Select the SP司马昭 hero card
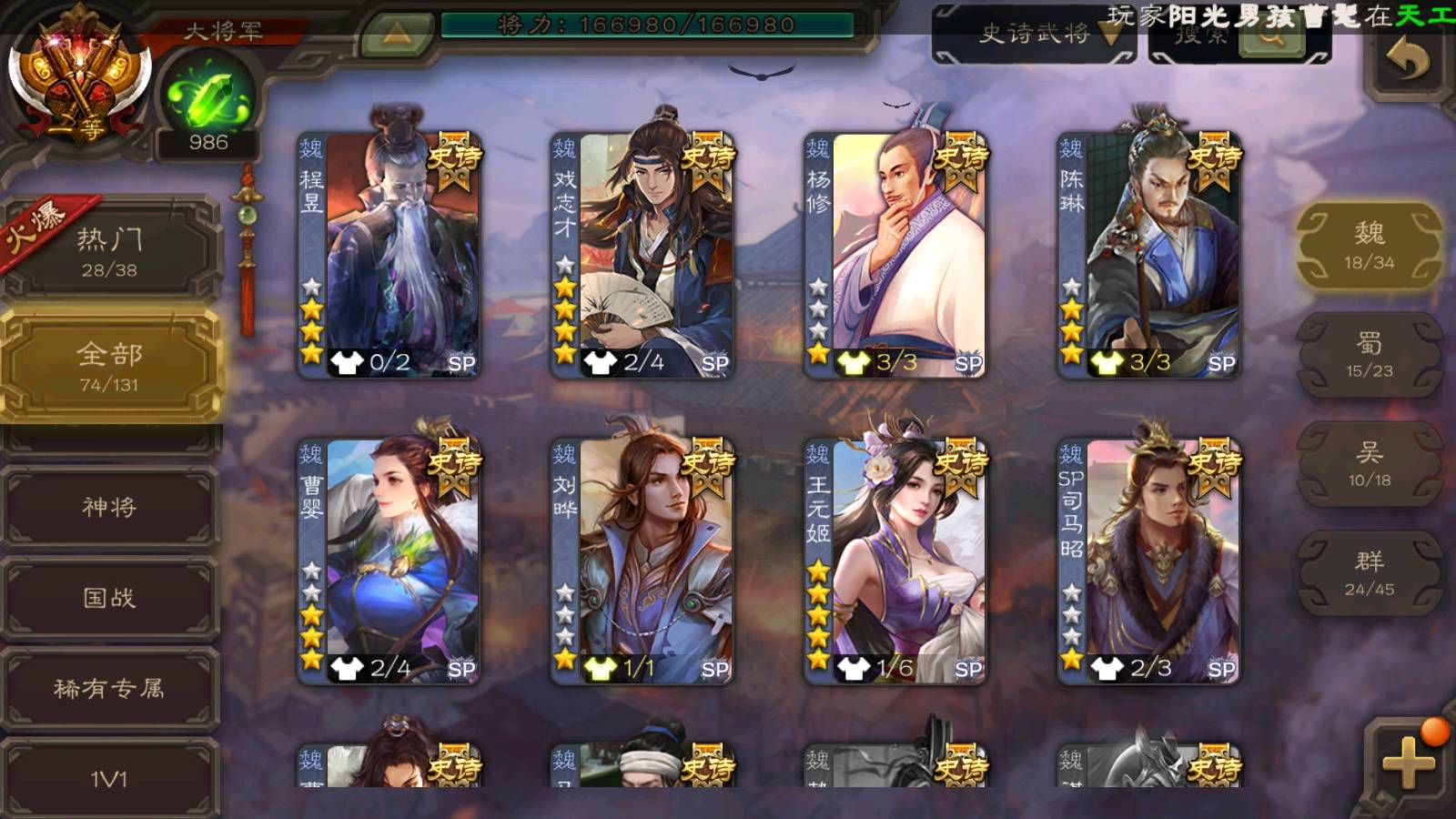Screen dimensions: 1456x819 (x=1148, y=561)
